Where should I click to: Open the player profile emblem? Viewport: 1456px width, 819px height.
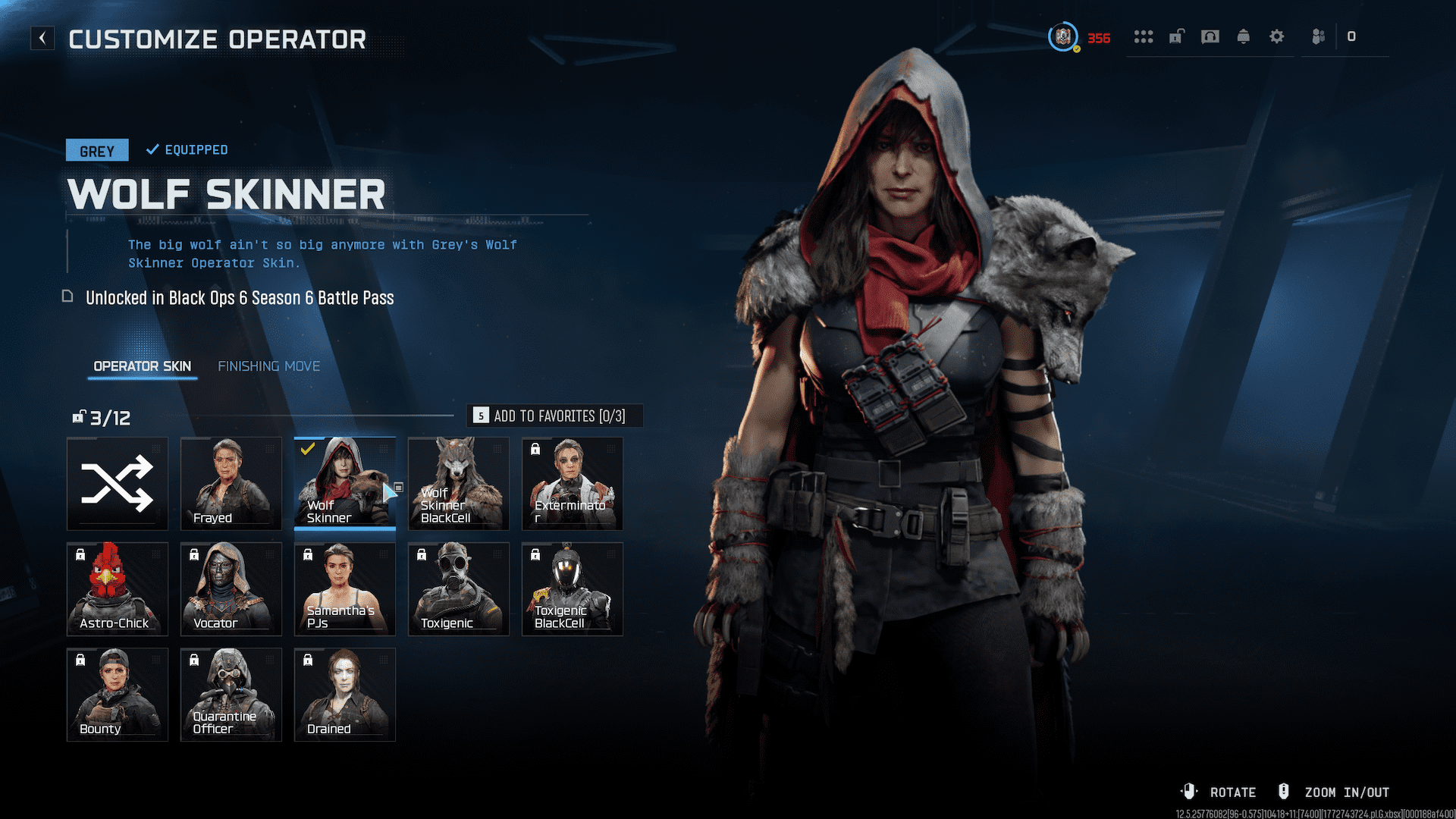point(1062,36)
